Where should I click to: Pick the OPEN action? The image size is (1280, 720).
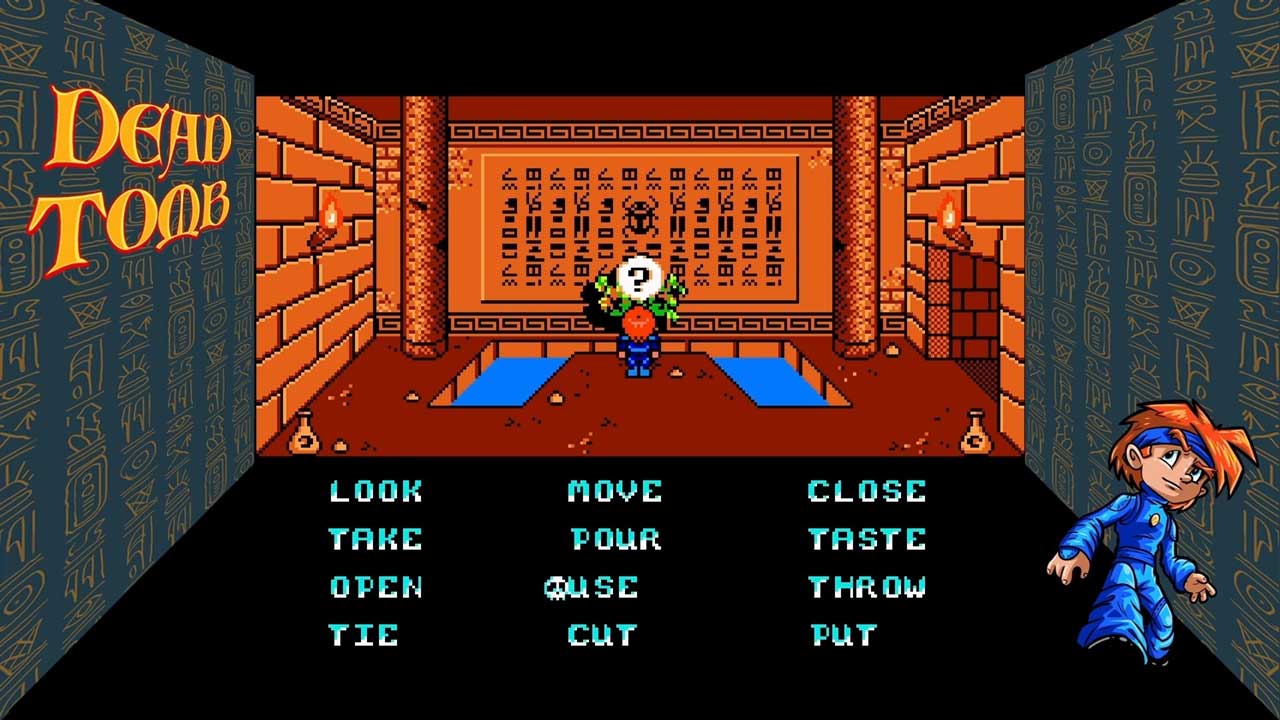point(376,587)
